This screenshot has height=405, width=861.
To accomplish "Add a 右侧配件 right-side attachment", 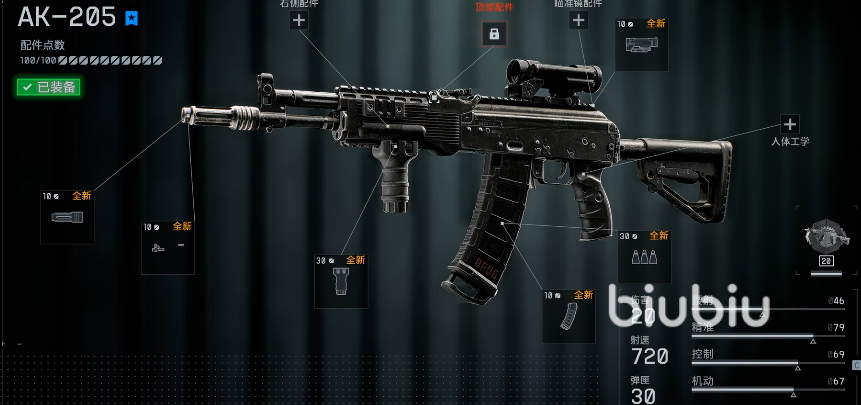I will tap(298, 19).
